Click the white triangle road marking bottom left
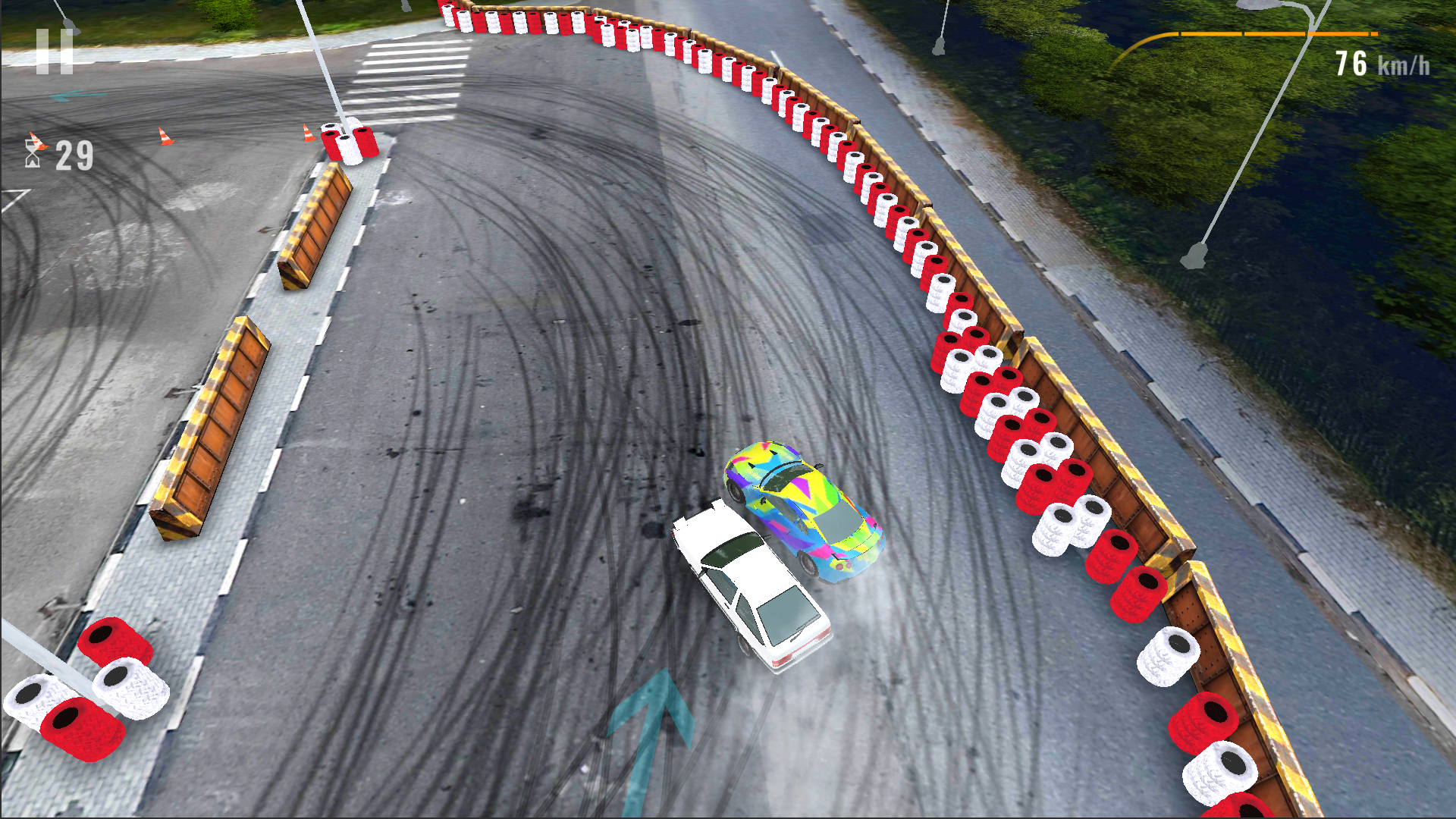The height and width of the screenshot is (819, 1456). (11, 201)
